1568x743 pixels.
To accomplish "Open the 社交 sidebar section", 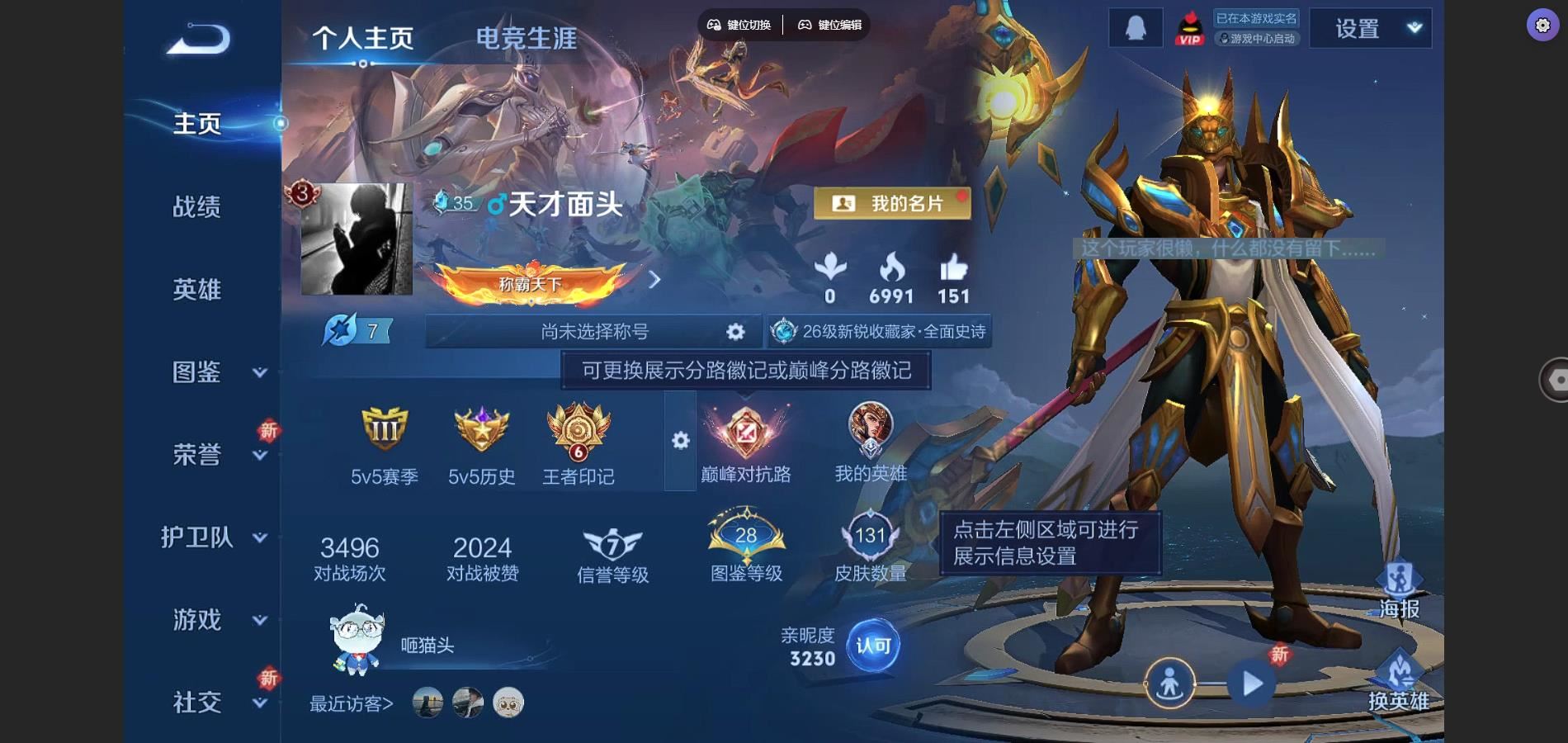I will click(215, 703).
